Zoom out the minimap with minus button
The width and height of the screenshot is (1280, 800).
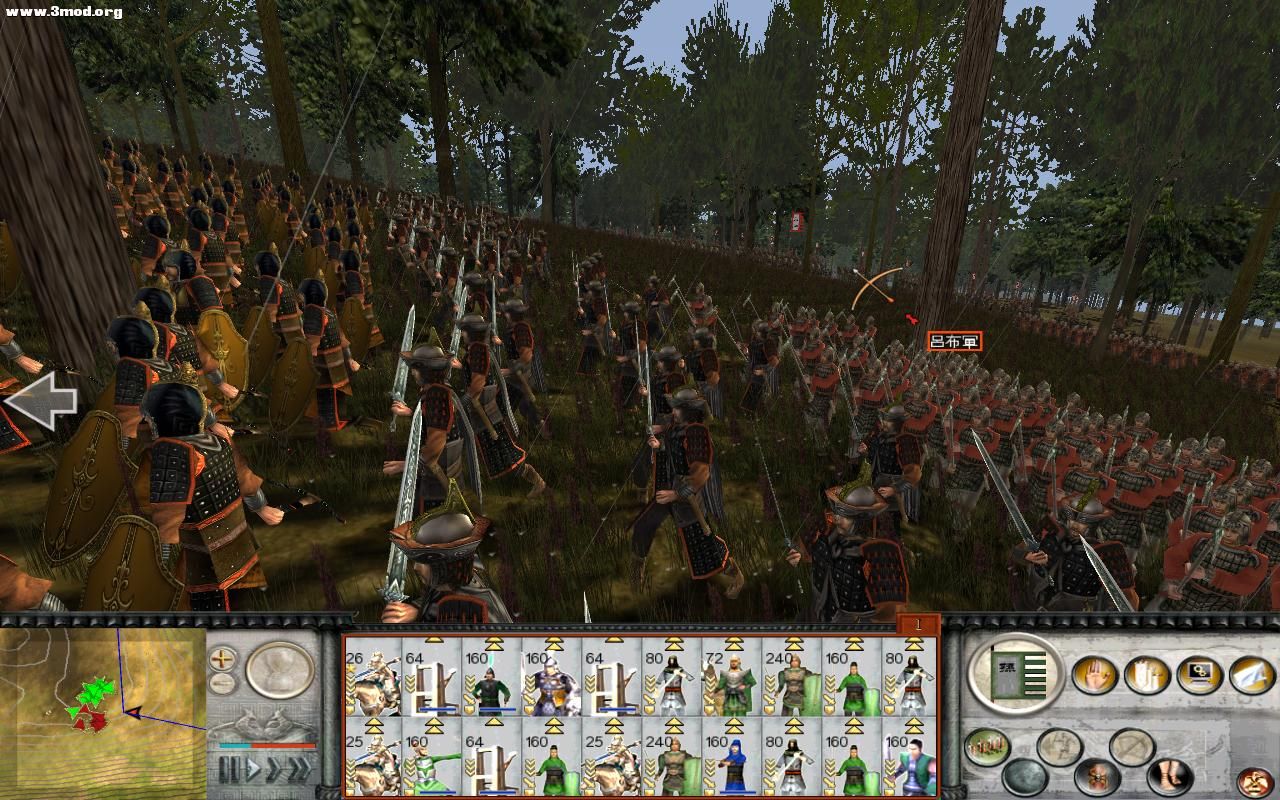coord(222,684)
